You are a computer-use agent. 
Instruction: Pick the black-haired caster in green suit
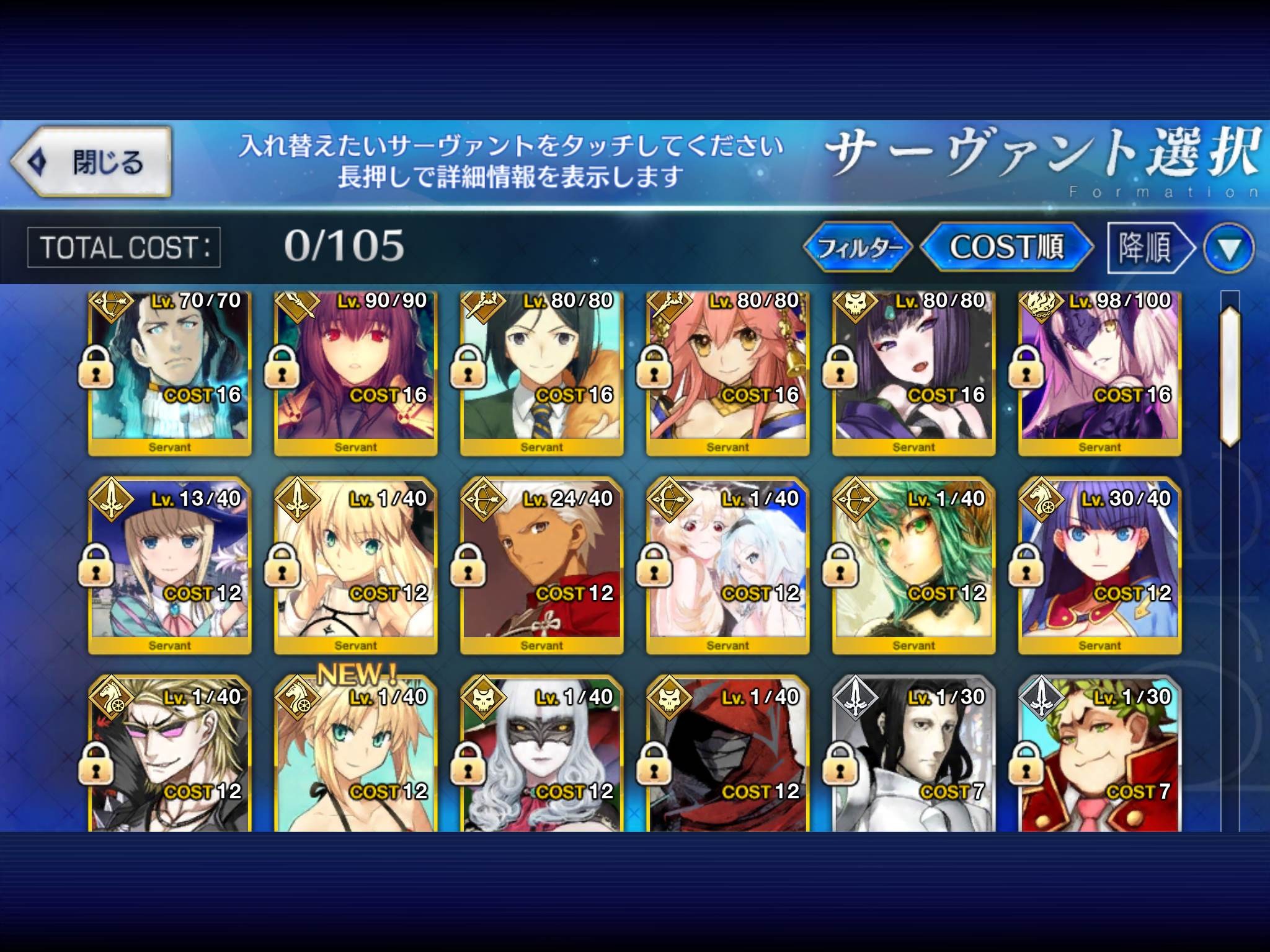541,372
